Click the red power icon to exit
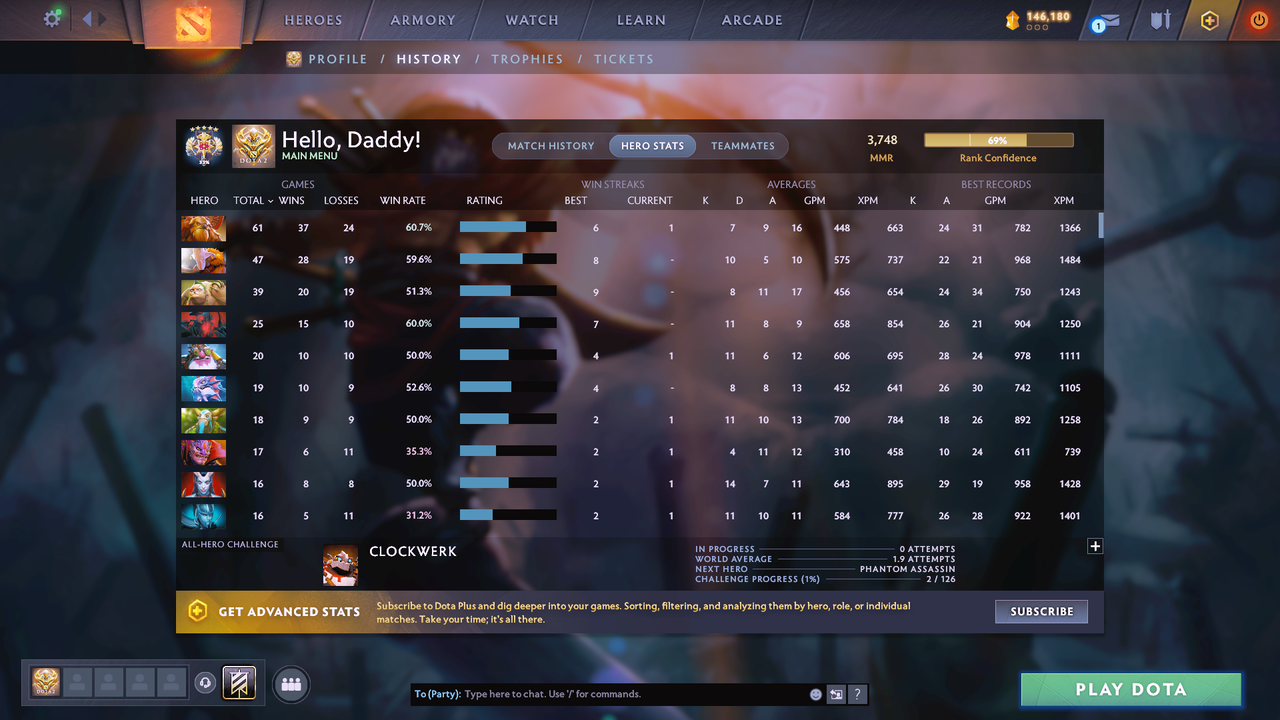 pyautogui.click(x=1257, y=19)
